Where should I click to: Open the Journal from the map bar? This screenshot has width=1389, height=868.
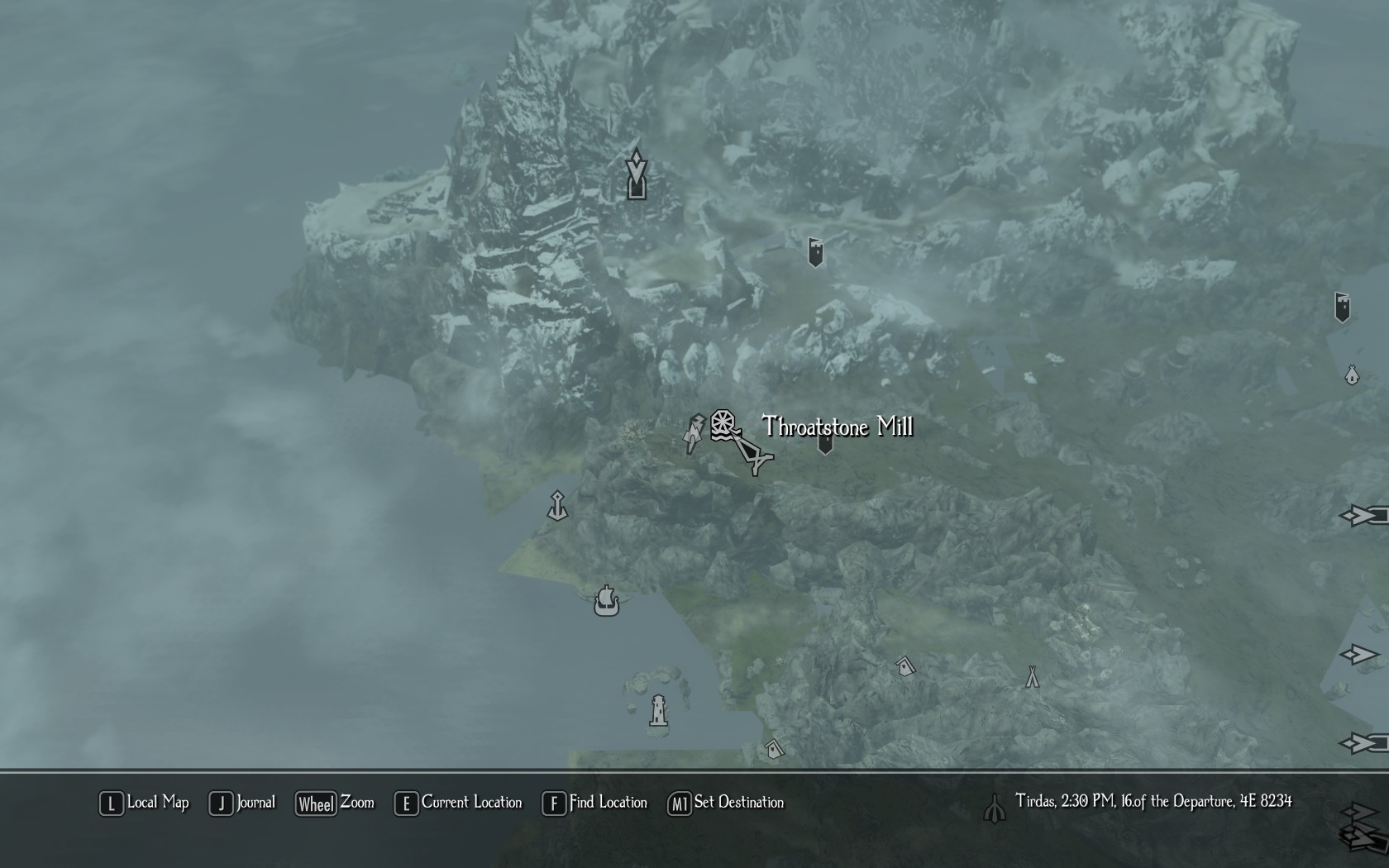(x=242, y=803)
